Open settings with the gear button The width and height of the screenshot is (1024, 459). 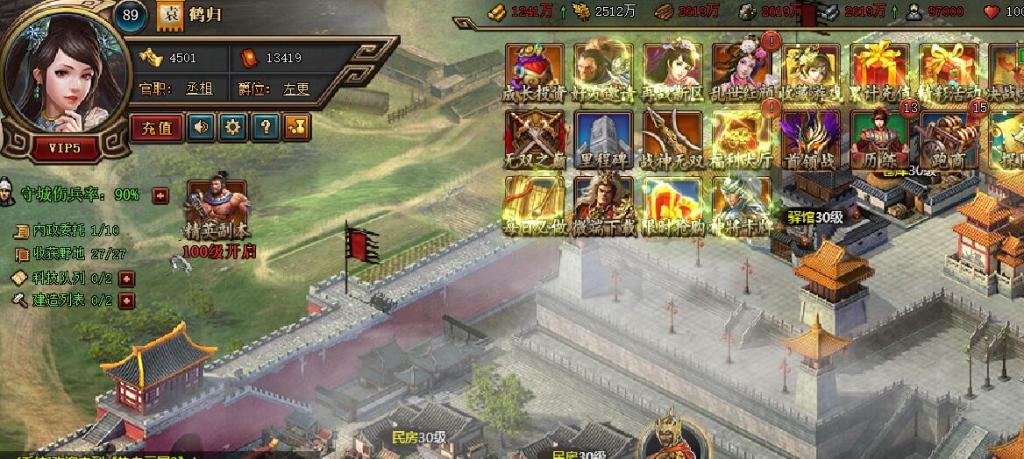[233, 127]
